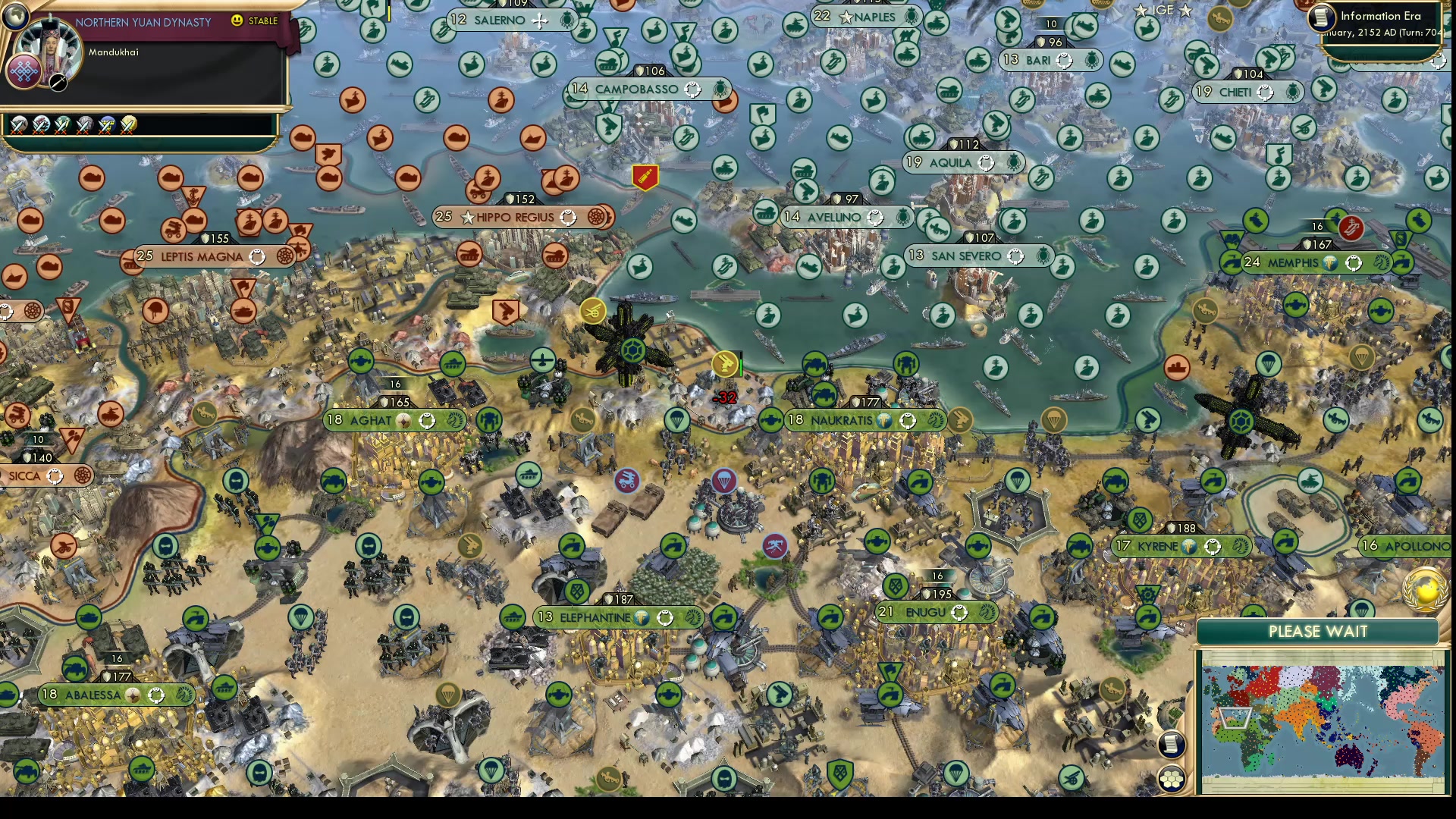This screenshot has width=1456, height=819.
Task: Click the Memphis city production icon
Action: [1382, 263]
